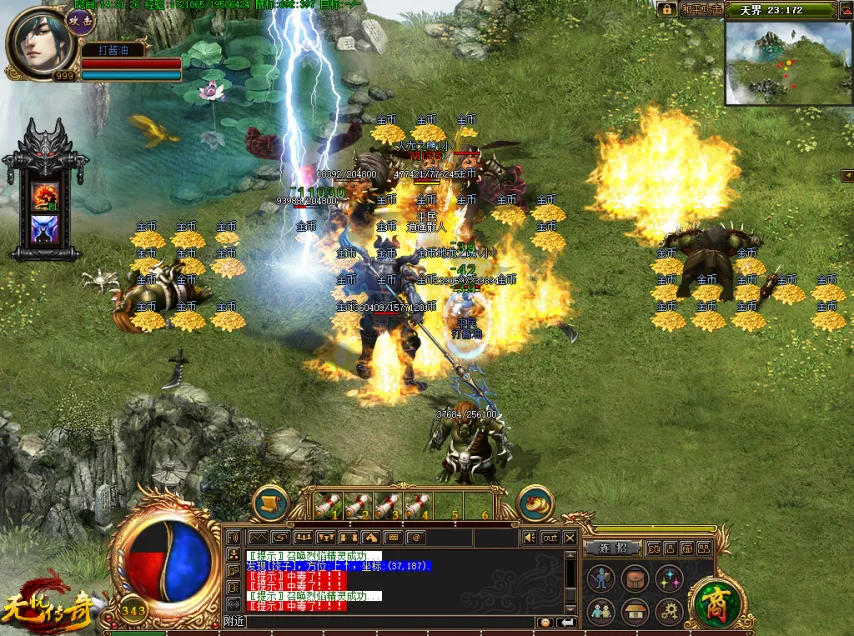This screenshot has width=854, height=636.
Task: Activate the fire skill icon
Action: click(45, 195)
